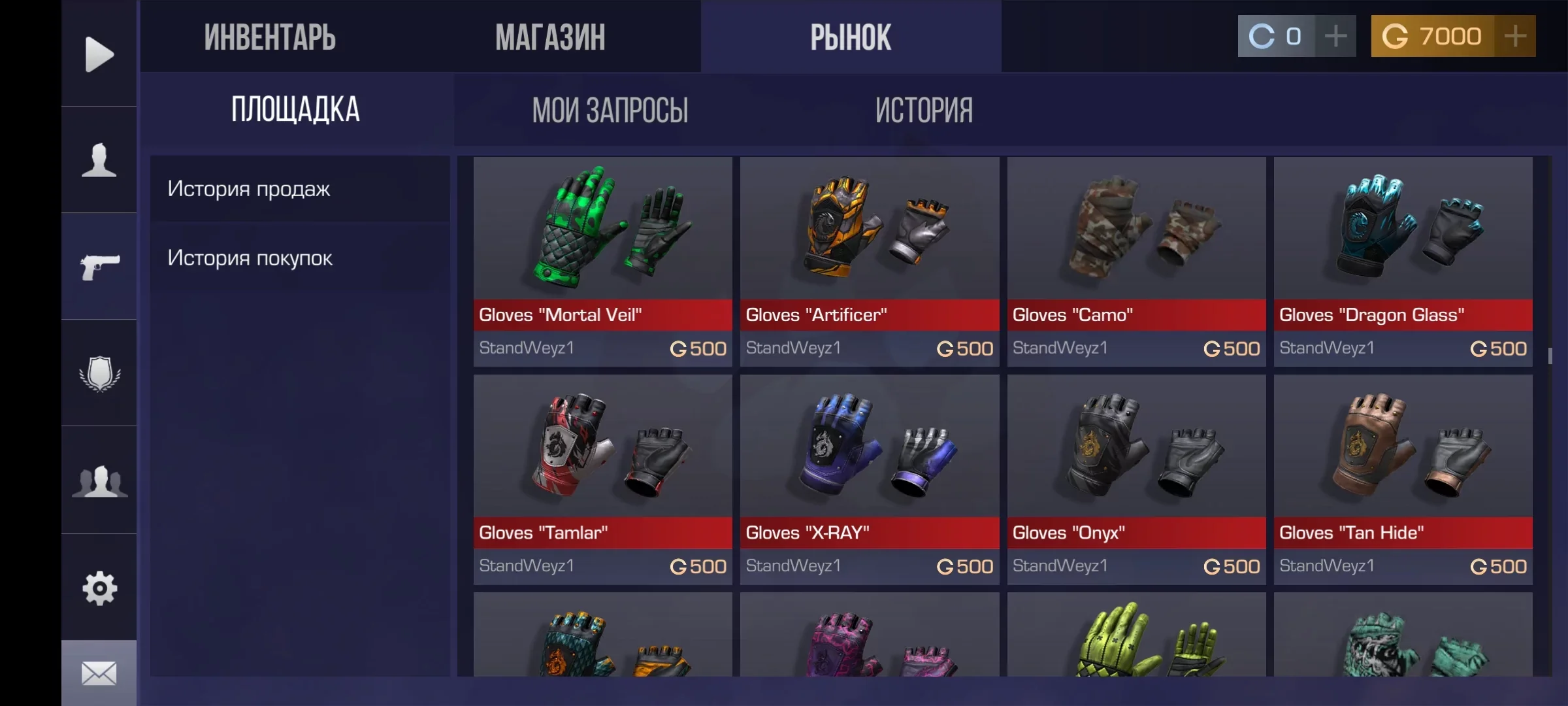
Task: Open the Инвентарь tab
Action: point(270,37)
